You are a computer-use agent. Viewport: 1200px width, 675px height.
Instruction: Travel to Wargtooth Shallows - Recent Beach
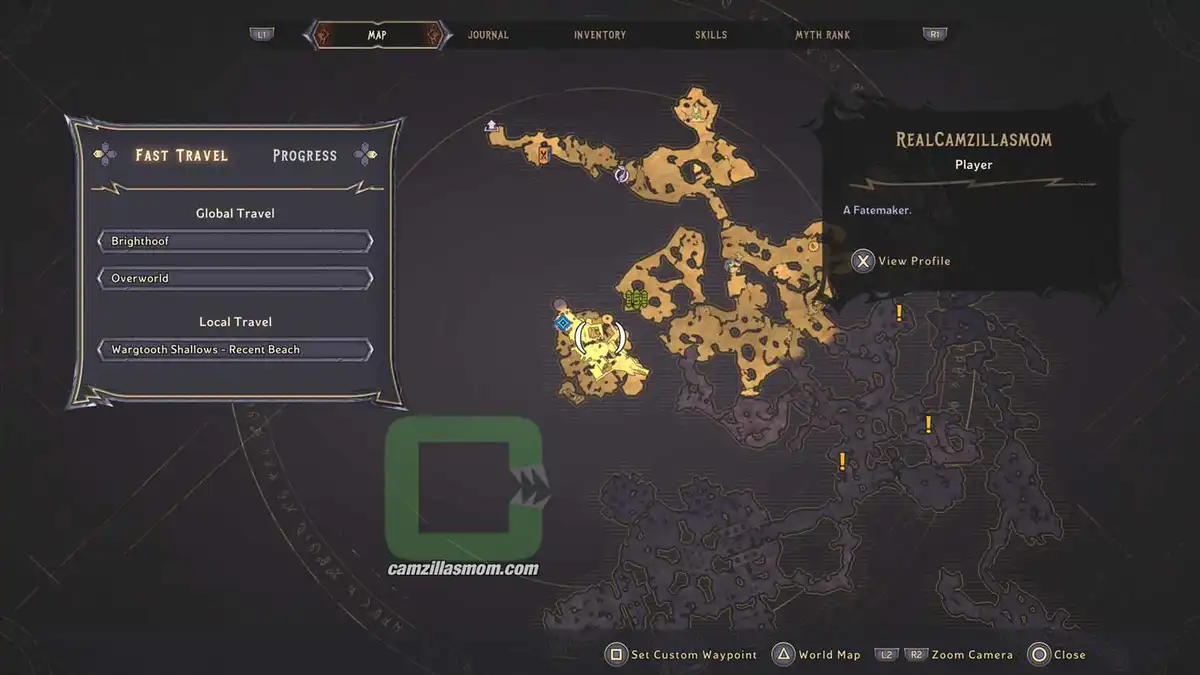point(235,350)
